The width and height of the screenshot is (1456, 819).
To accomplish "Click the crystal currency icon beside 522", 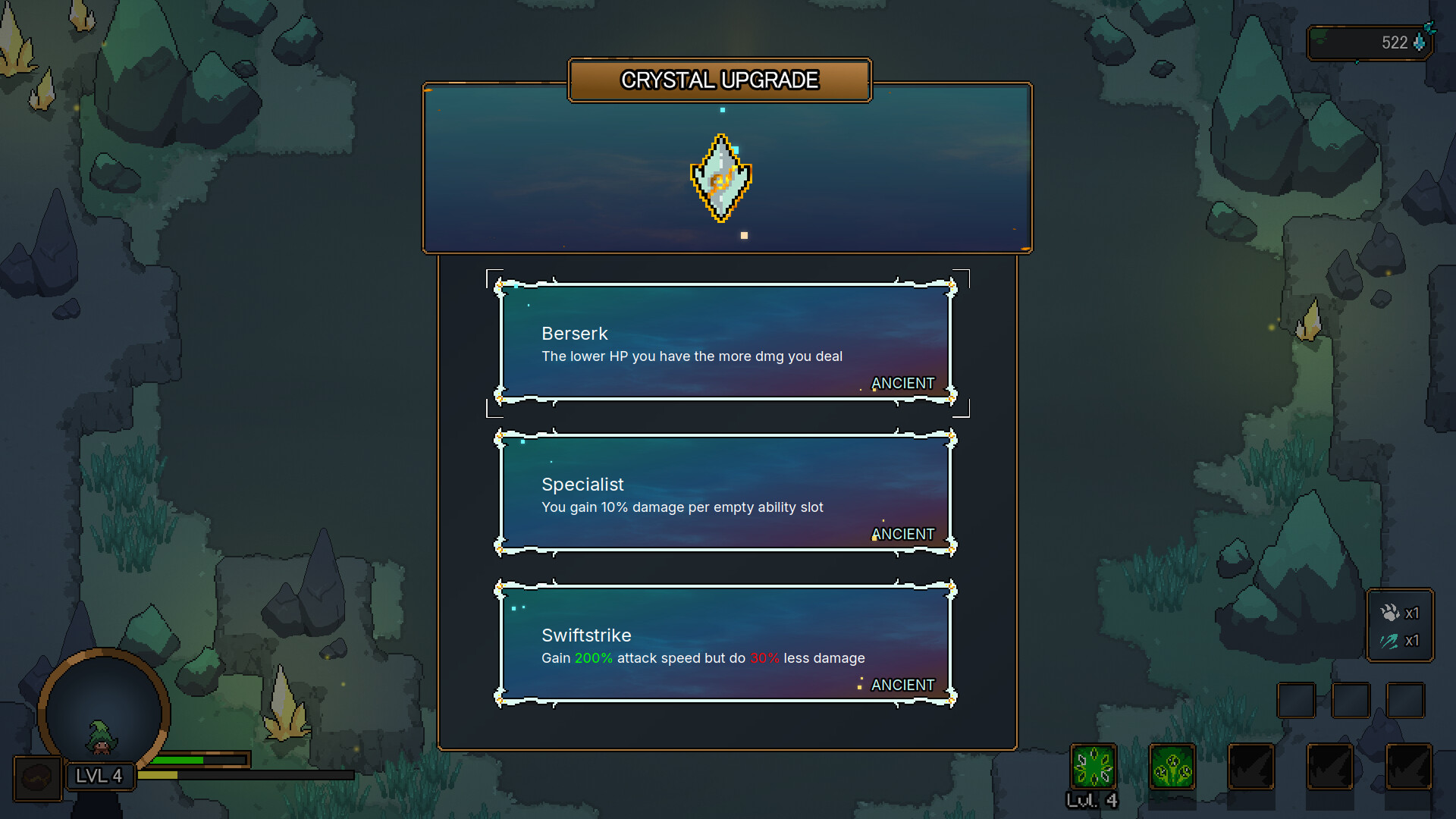I will [x=1420, y=43].
